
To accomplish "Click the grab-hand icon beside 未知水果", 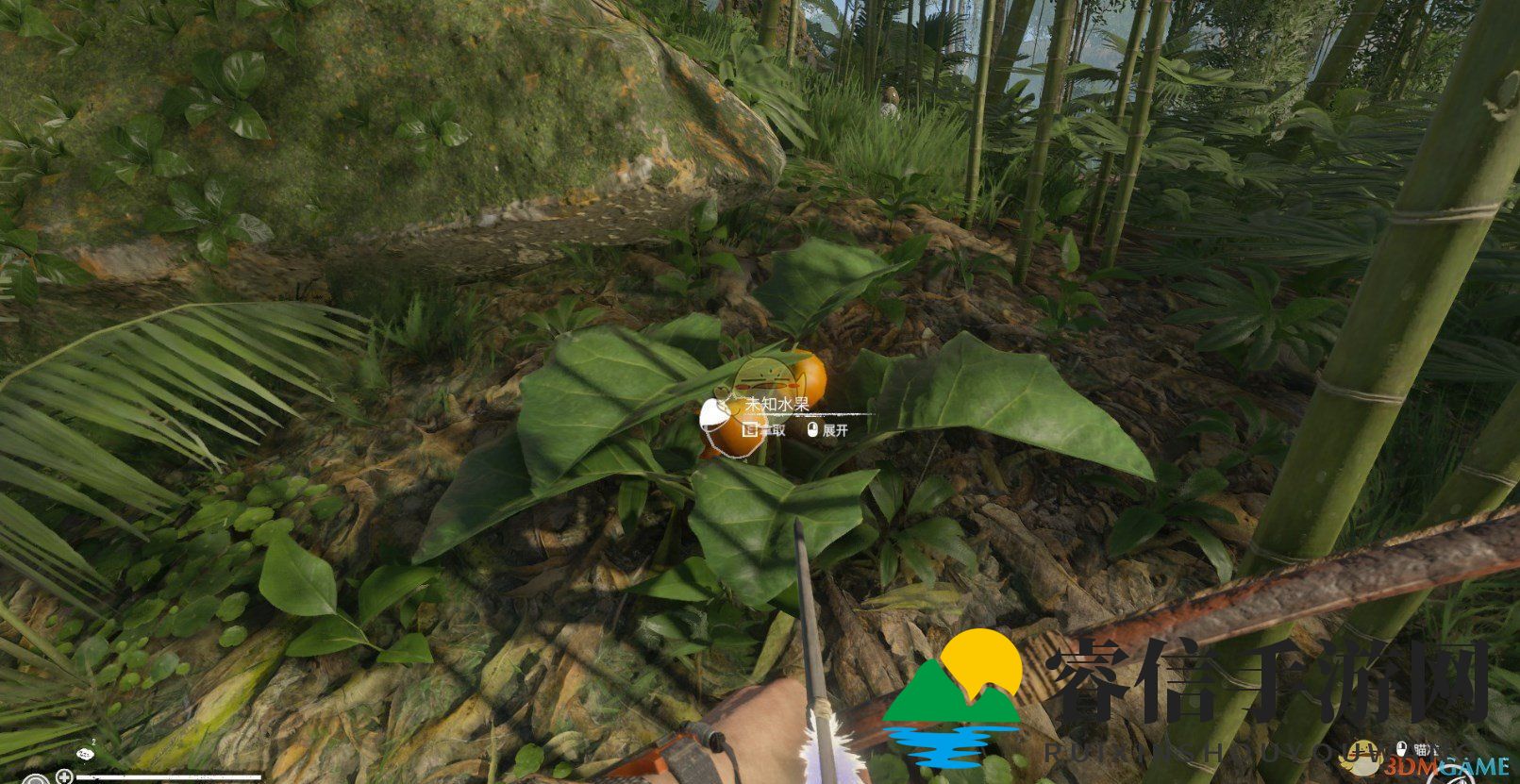I will pos(713,411).
